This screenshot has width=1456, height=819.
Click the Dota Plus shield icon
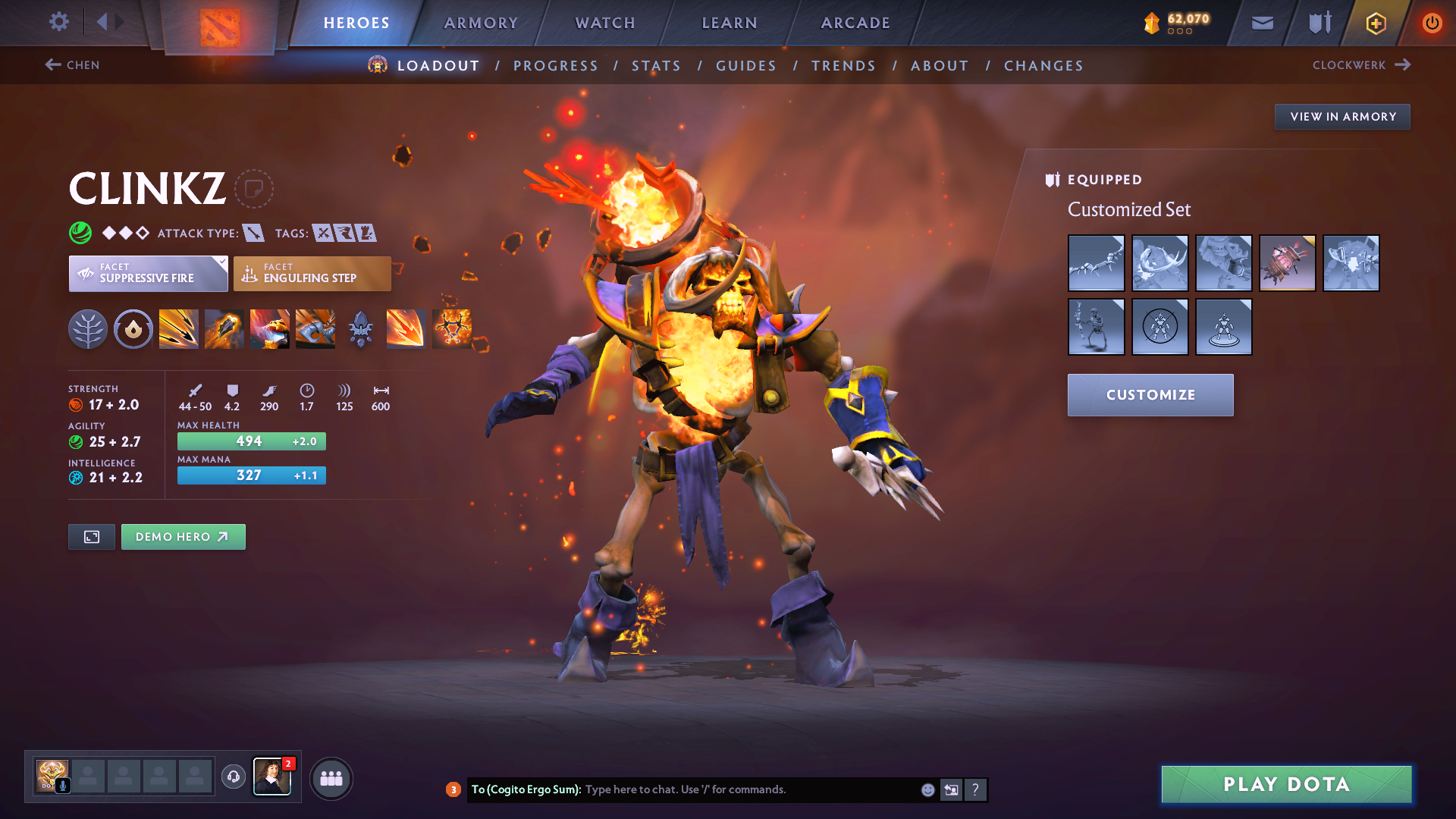point(1318,23)
